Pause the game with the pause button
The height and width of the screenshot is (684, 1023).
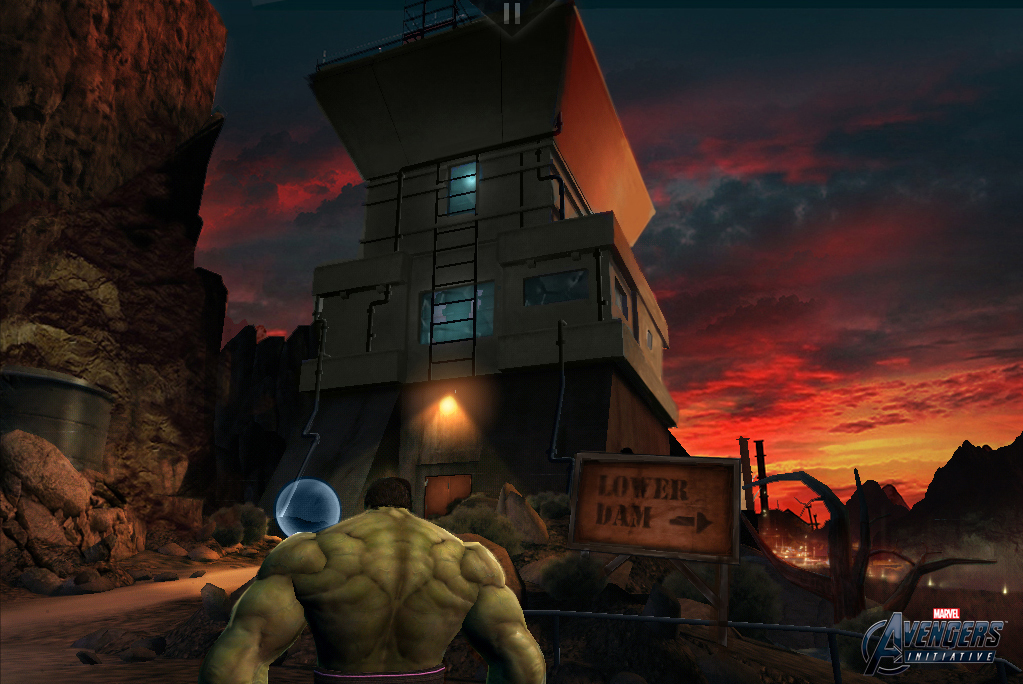[x=512, y=13]
